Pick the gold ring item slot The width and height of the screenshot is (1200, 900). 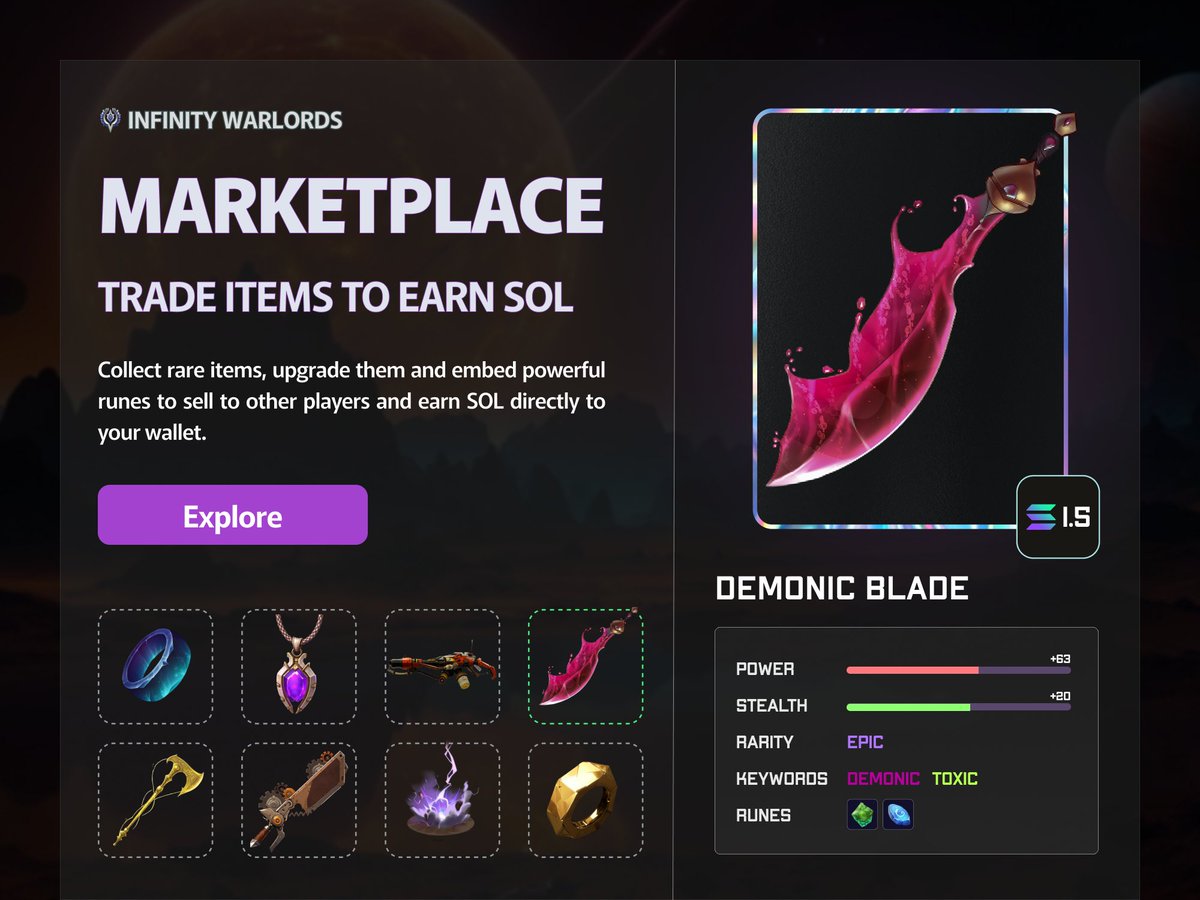[585, 800]
